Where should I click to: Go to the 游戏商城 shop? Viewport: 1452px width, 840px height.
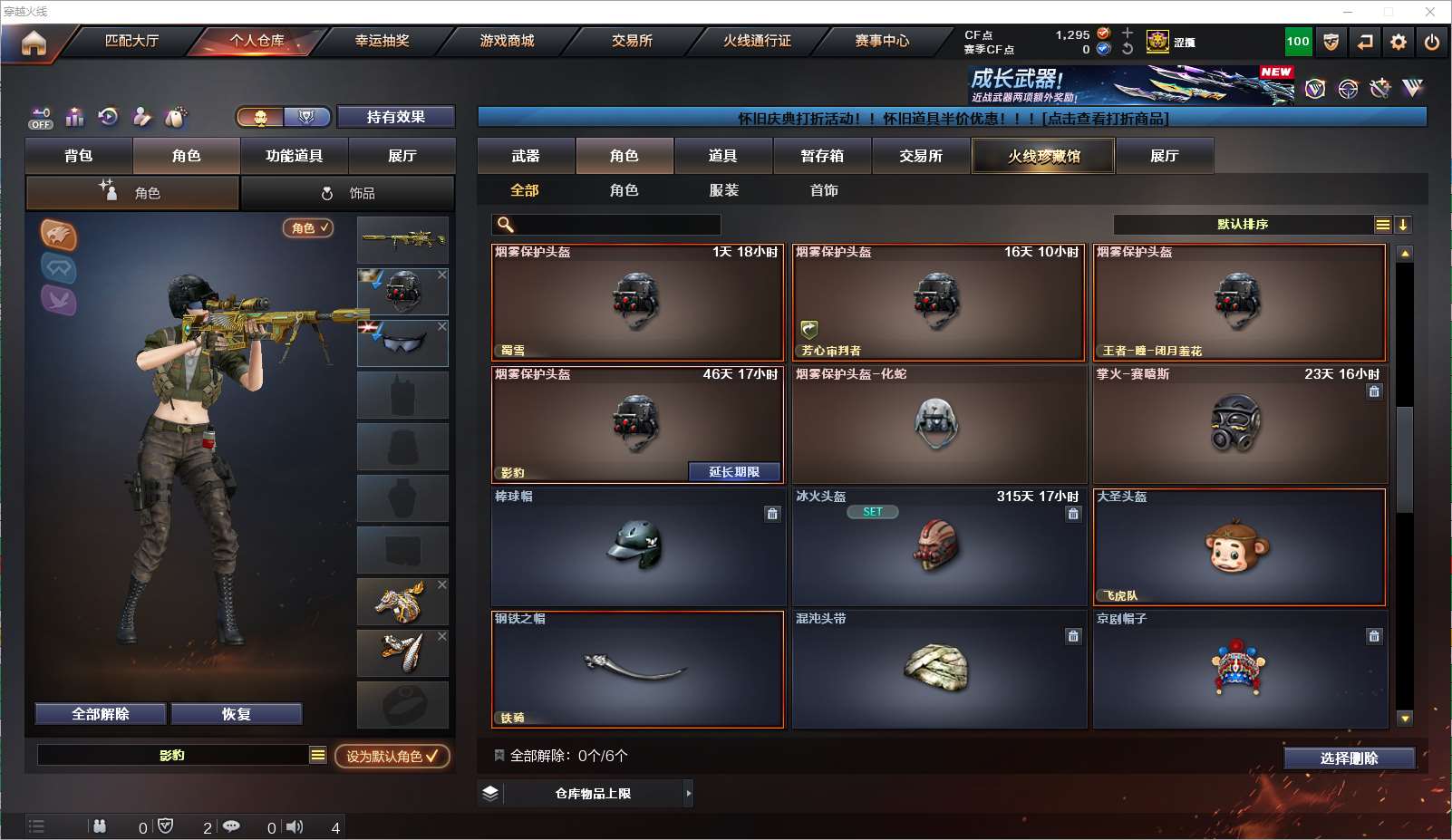click(507, 41)
